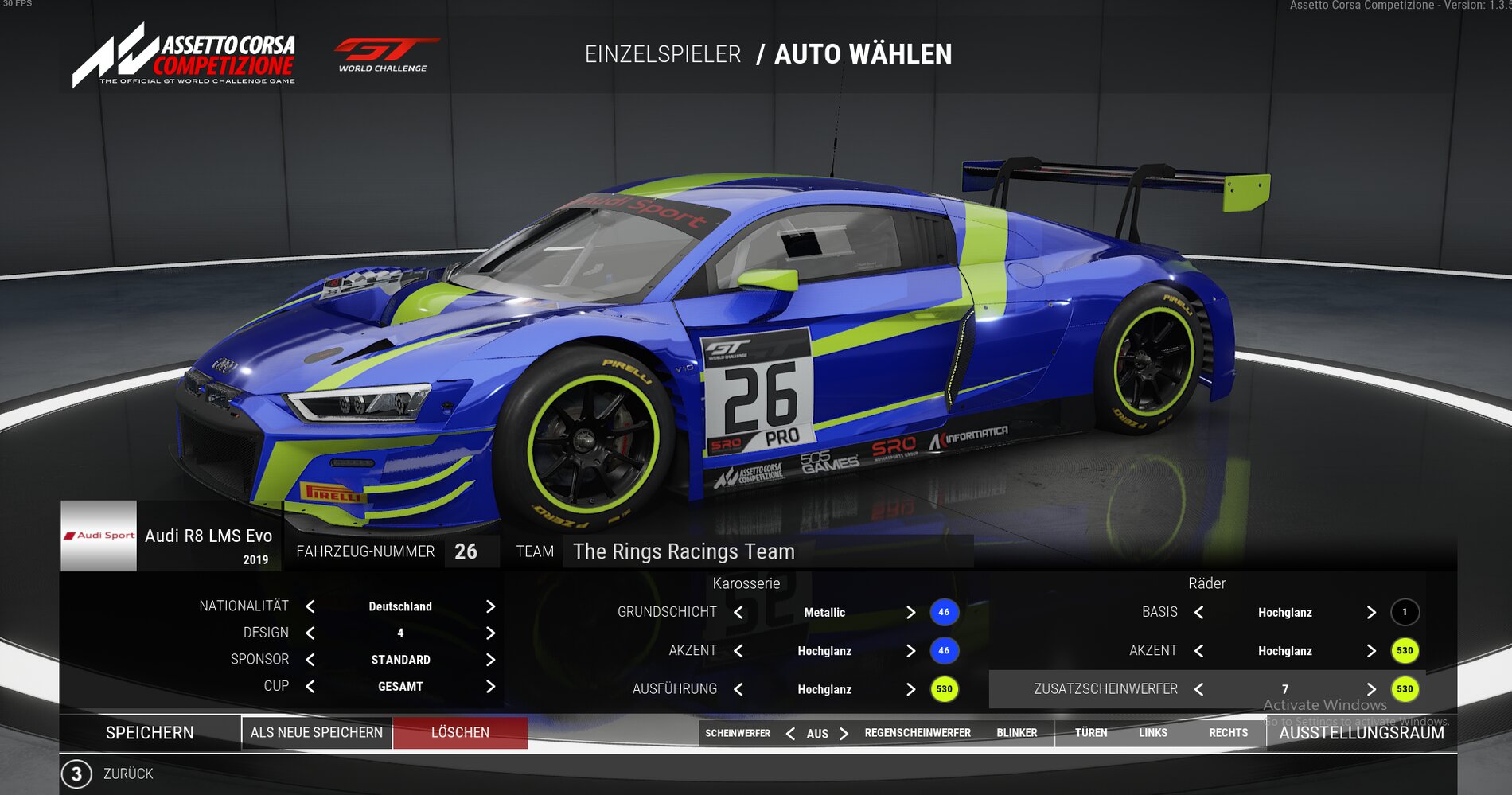Go back using the ZURÜCK button
Screen dimensions: 1512x795
127,774
